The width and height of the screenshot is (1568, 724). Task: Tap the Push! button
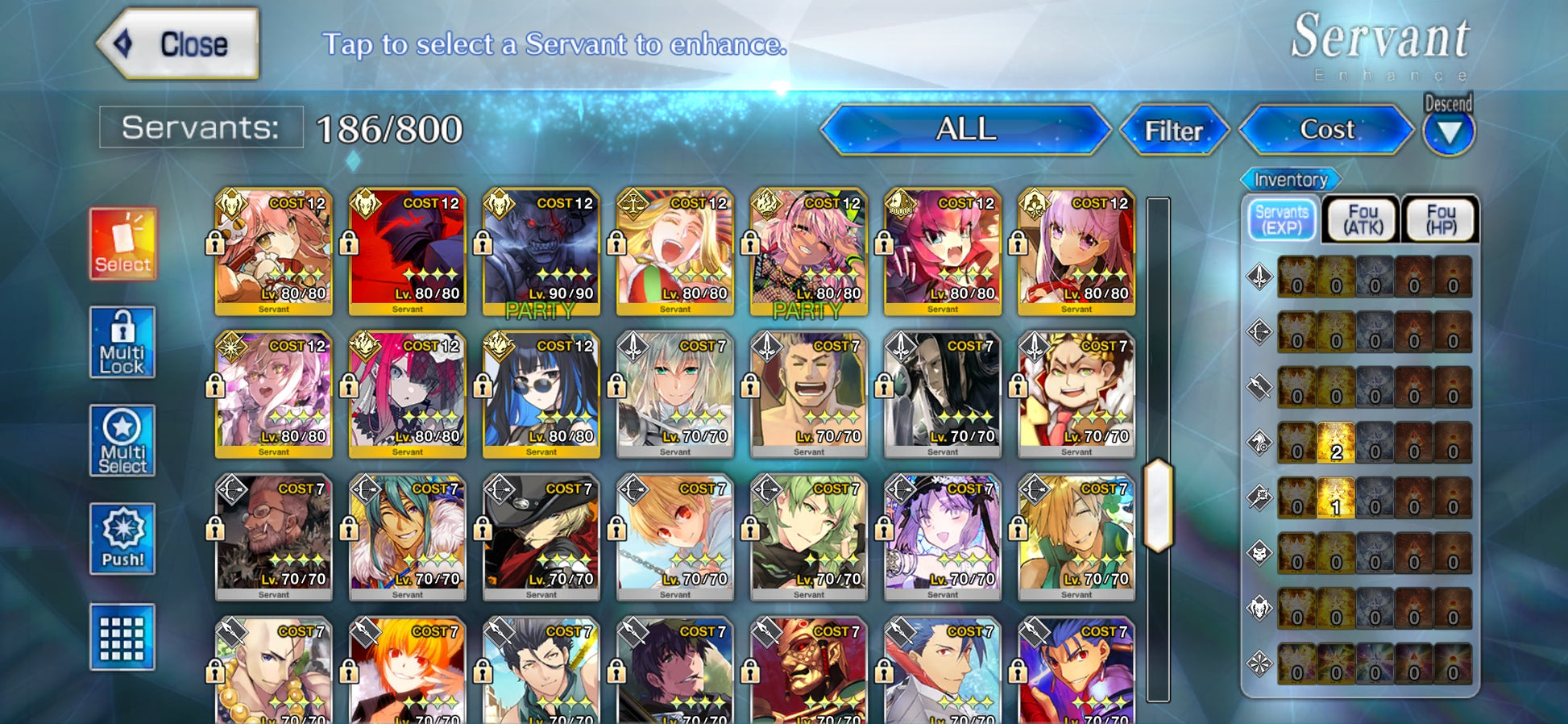[x=122, y=539]
